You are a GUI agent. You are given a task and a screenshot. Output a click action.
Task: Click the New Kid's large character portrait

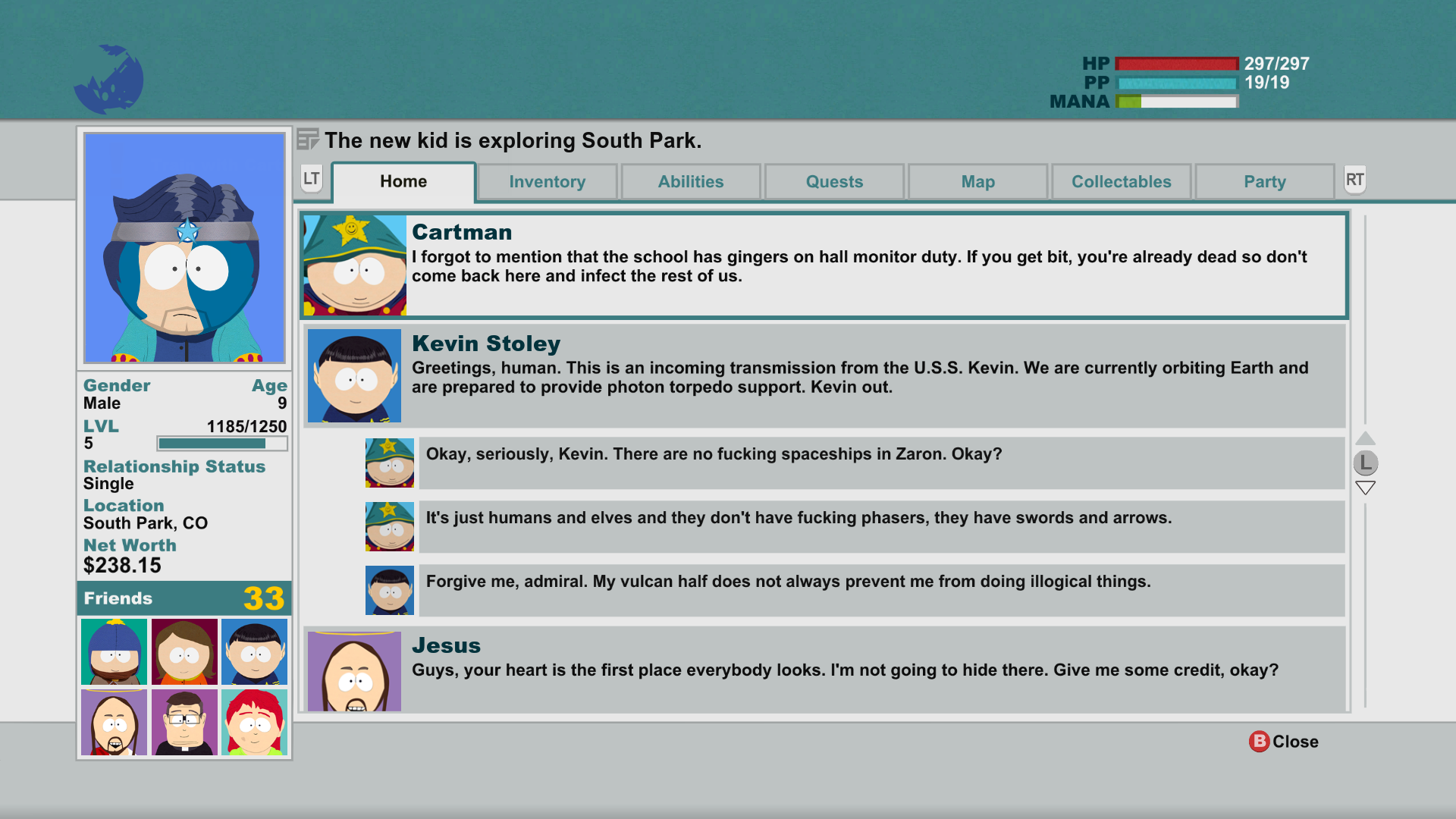point(184,246)
